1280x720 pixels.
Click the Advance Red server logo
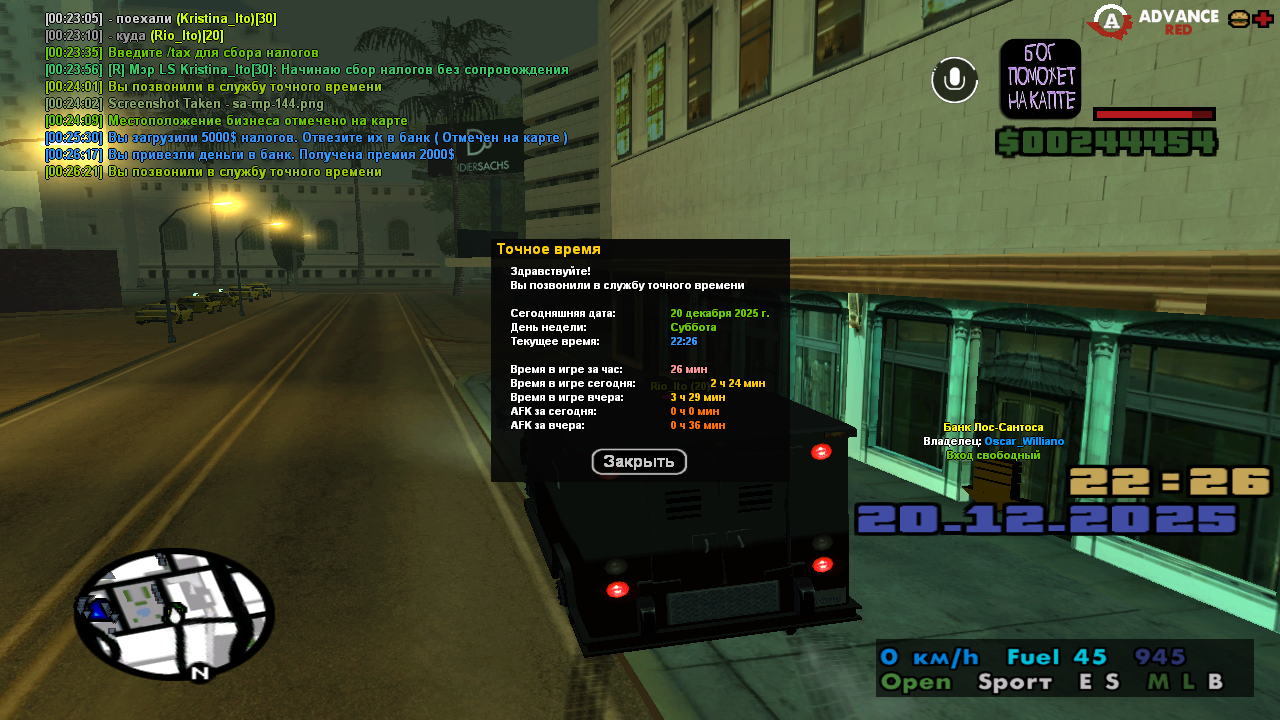(x=1154, y=21)
